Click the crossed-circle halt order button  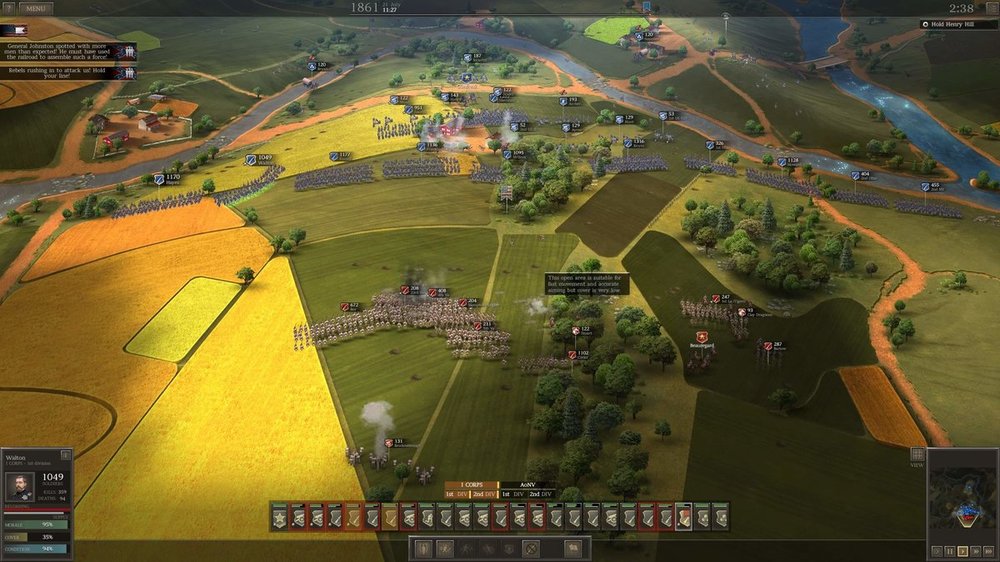click(531, 548)
